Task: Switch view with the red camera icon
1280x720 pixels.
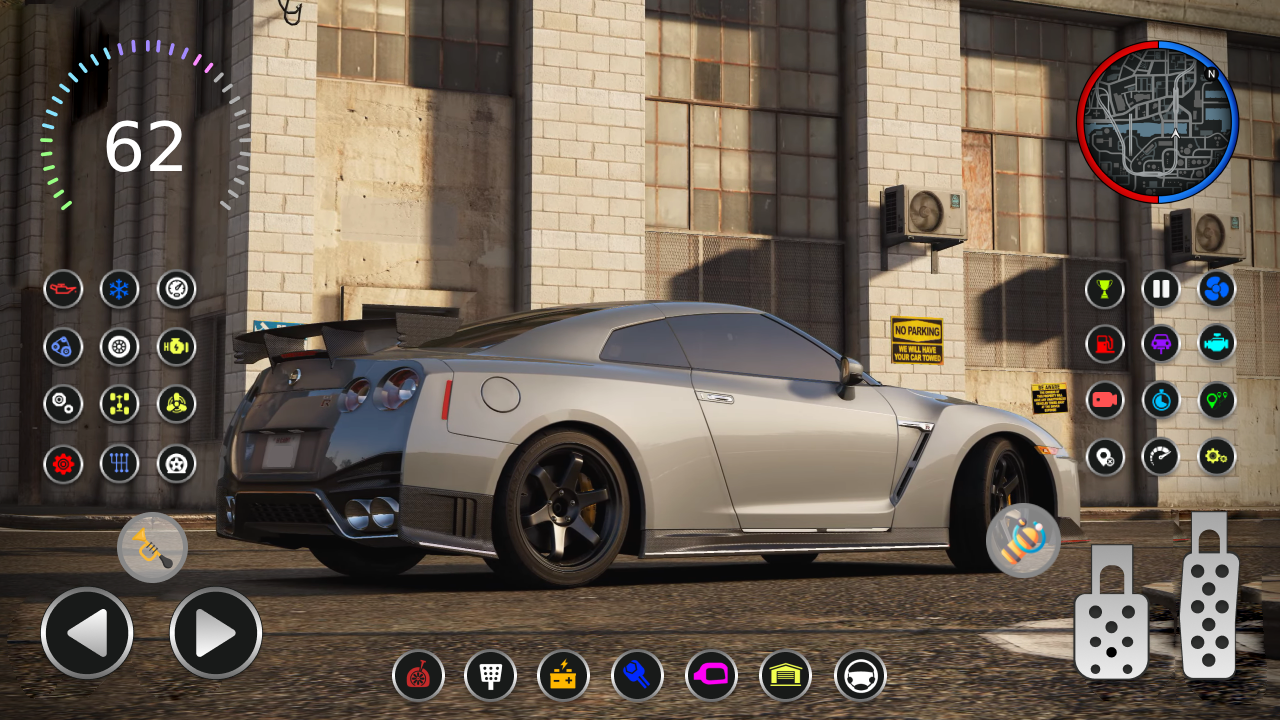Action: 1105,400
